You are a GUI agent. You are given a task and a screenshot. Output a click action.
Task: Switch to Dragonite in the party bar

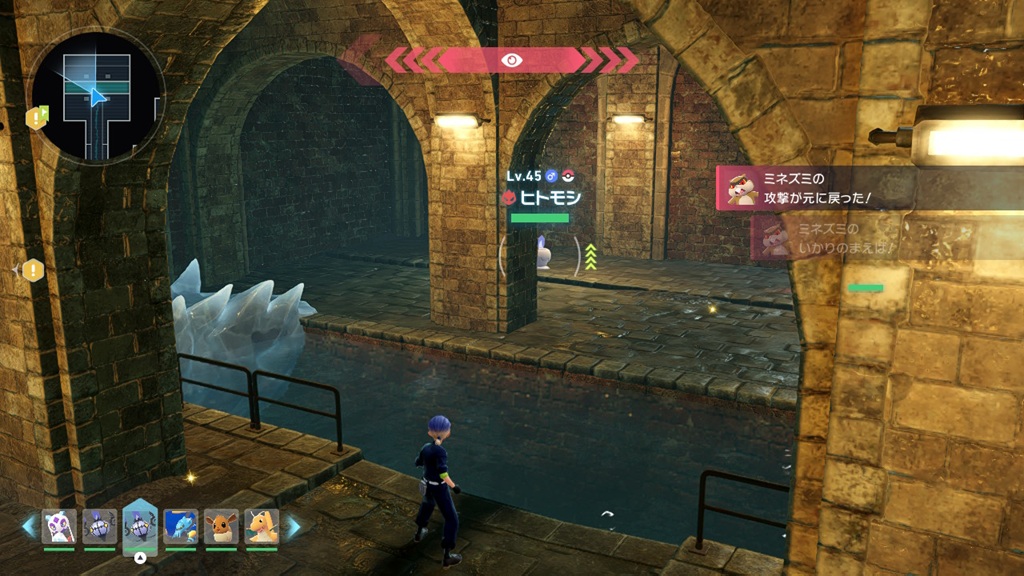(261, 526)
